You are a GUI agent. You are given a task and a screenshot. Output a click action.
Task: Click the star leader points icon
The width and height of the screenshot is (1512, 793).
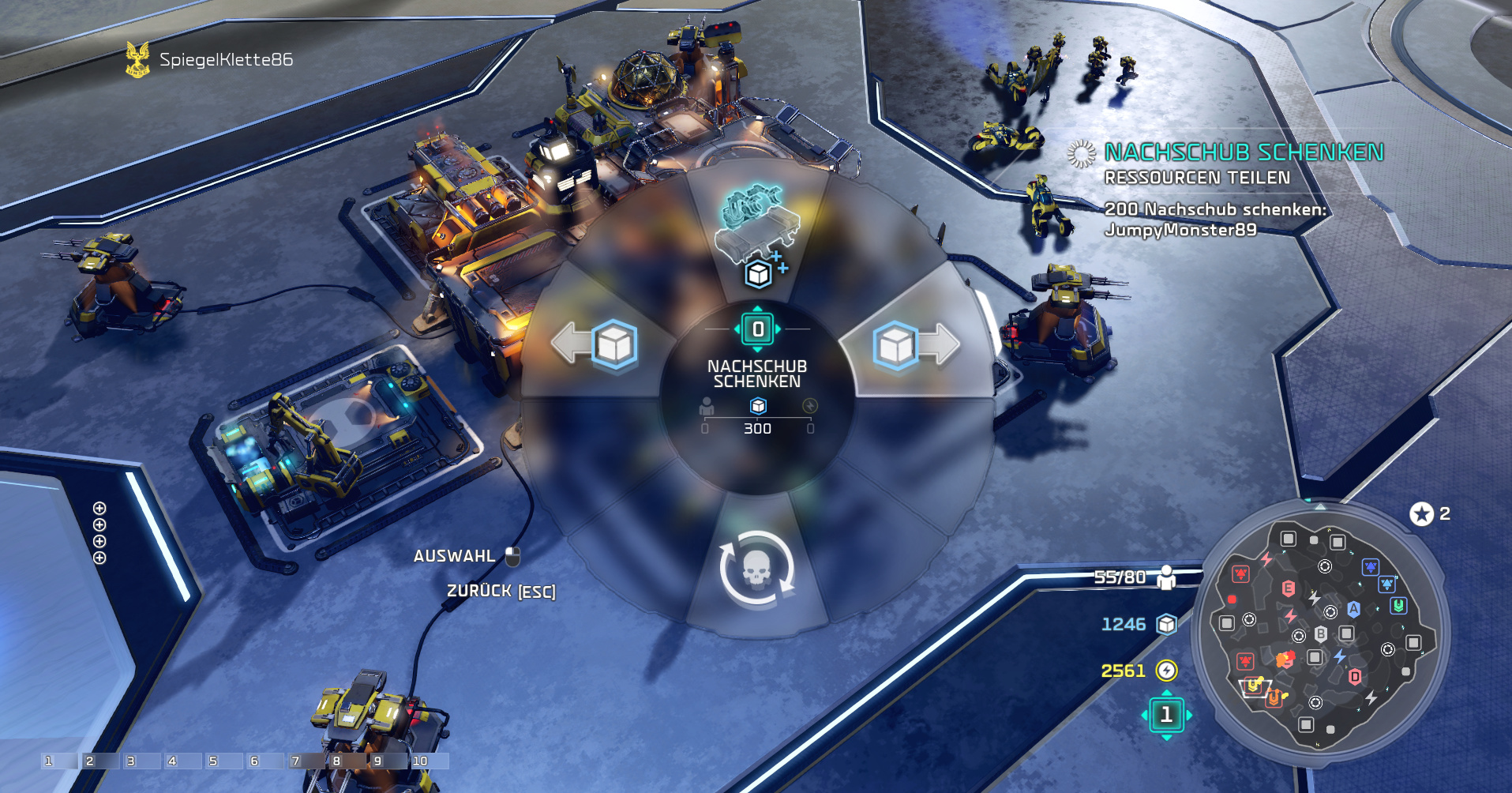pyautogui.click(x=1421, y=514)
